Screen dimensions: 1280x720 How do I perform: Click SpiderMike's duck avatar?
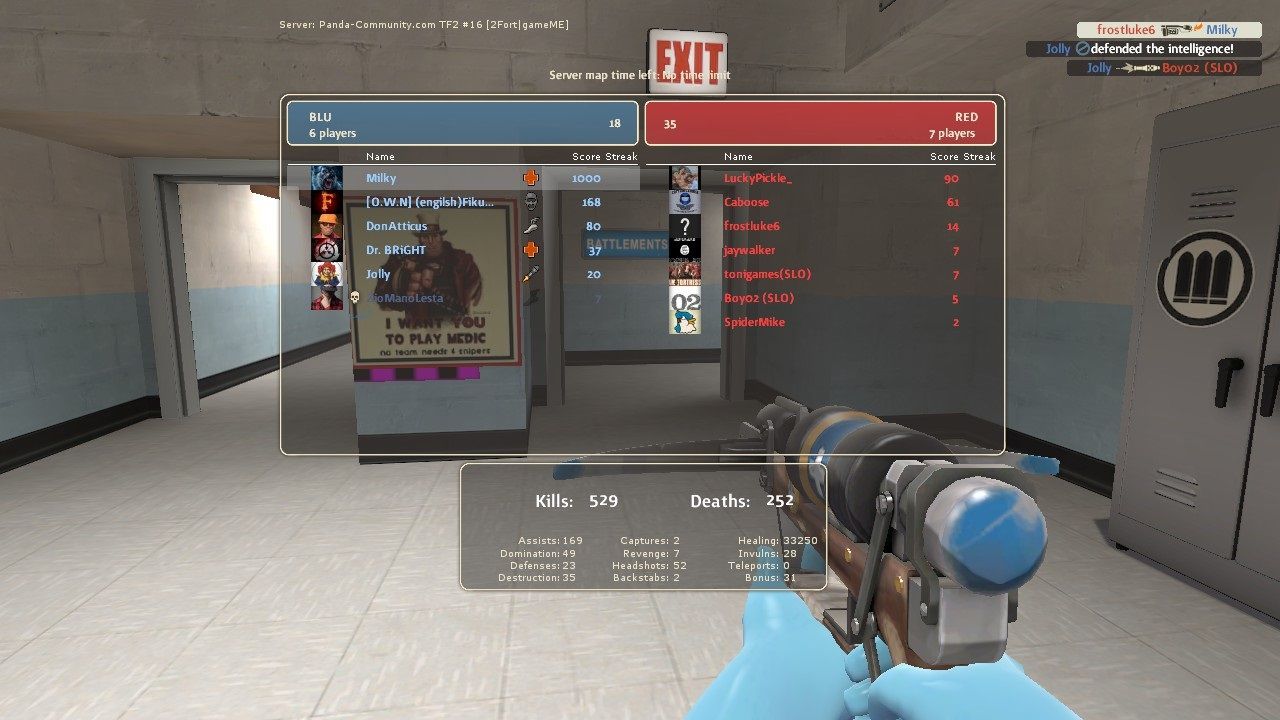coord(684,322)
